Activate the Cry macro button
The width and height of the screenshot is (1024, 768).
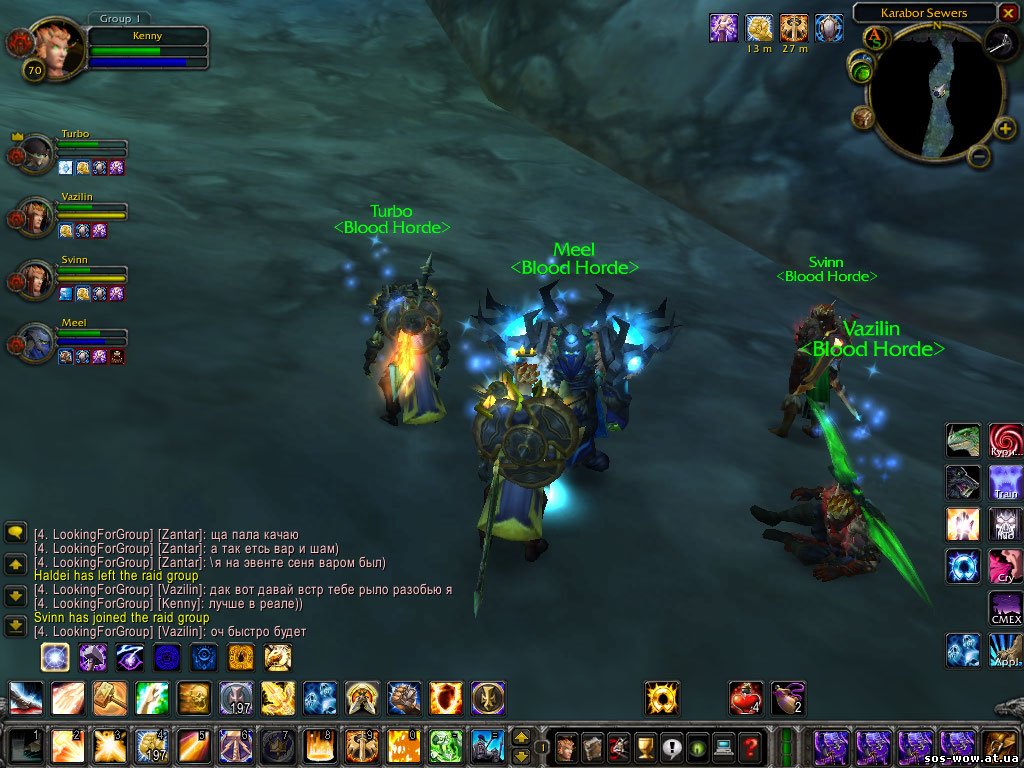[1006, 566]
